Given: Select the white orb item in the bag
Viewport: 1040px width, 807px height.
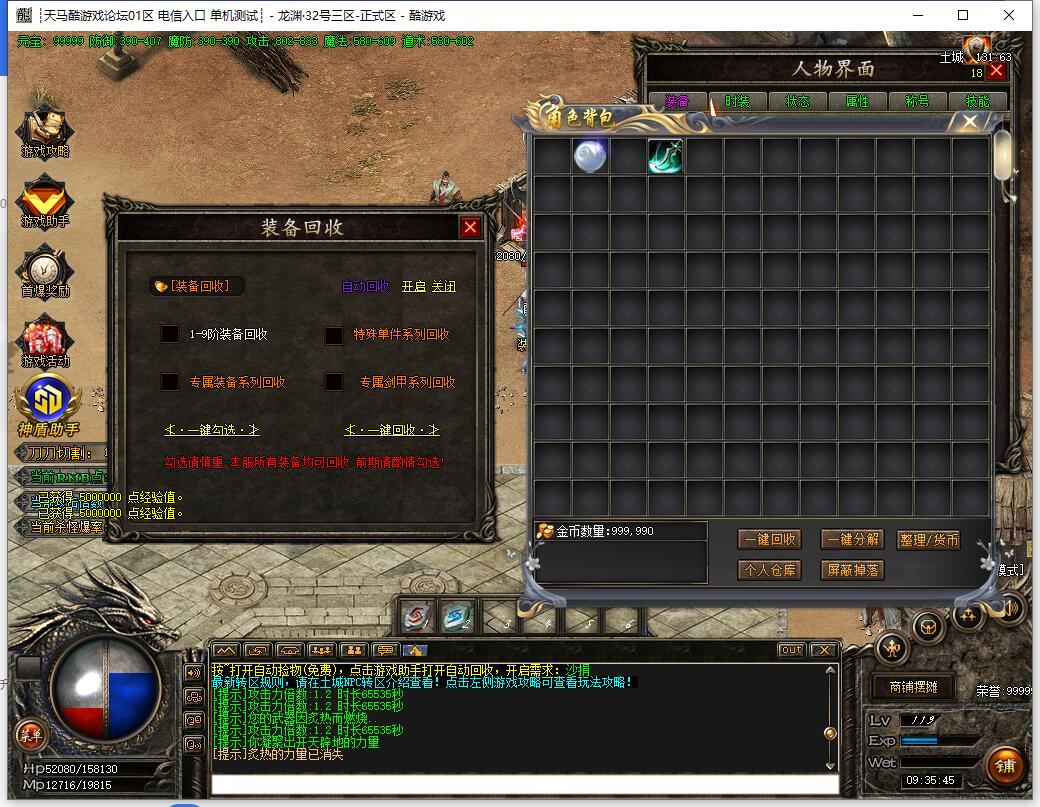Looking at the screenshot, I should (590, 156).
